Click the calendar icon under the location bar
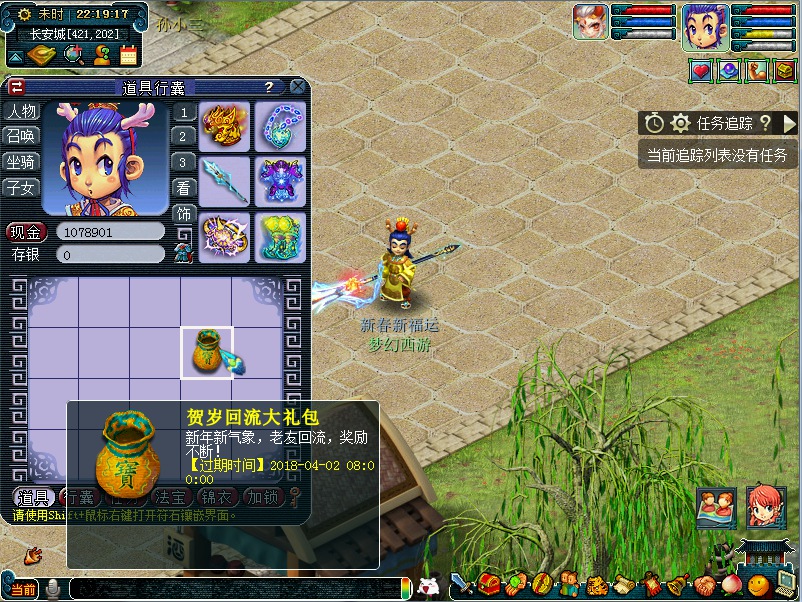 [129, 56]
